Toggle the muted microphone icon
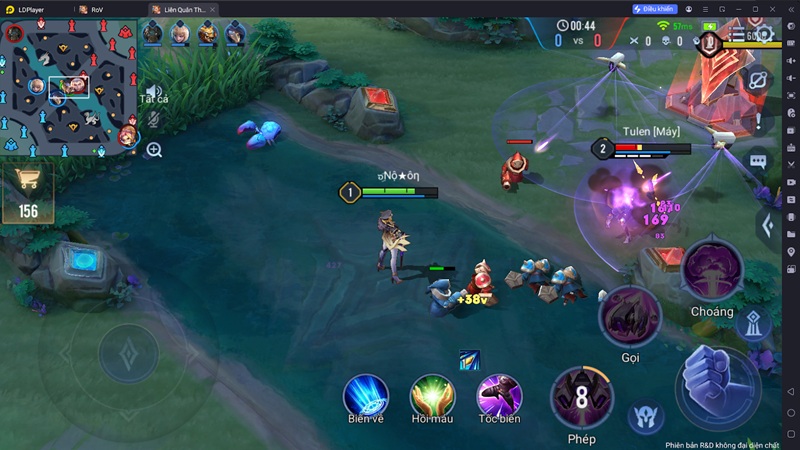This screenshot has height=450, width=800. (x=154, y=119)
